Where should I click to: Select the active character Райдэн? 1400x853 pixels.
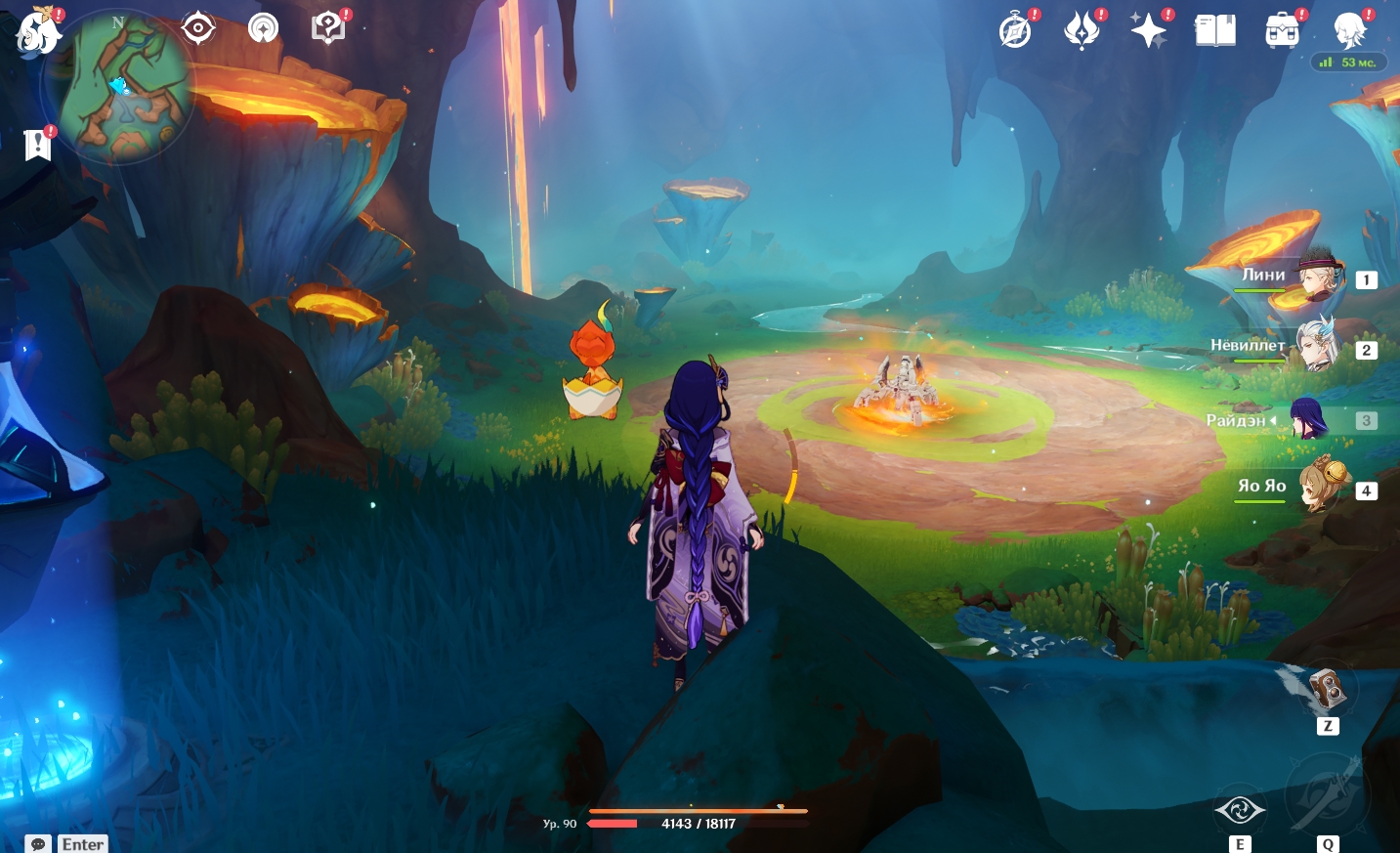tap(1309, 419)
